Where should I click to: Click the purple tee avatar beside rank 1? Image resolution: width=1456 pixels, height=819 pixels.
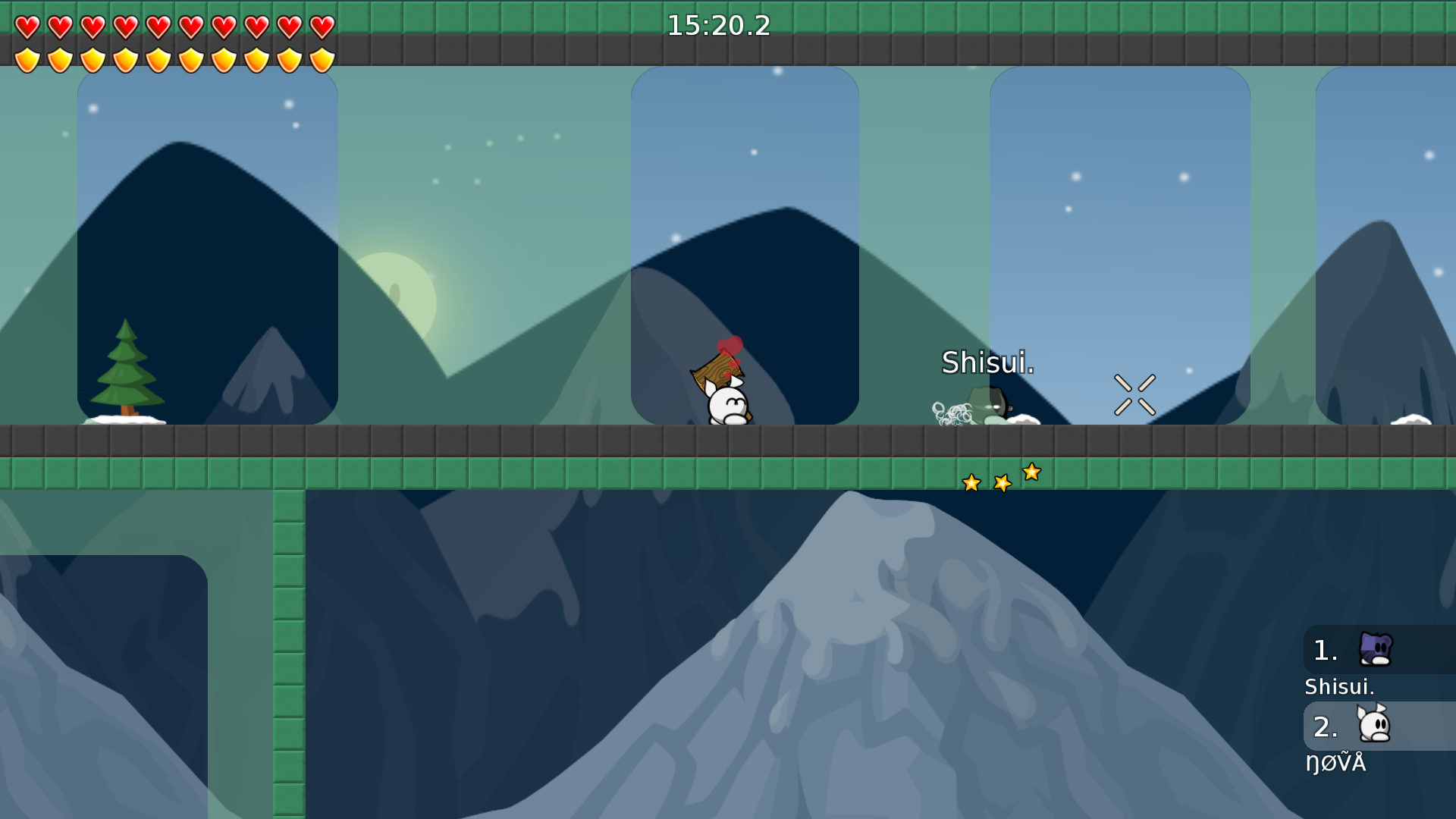click(1374, 651)
